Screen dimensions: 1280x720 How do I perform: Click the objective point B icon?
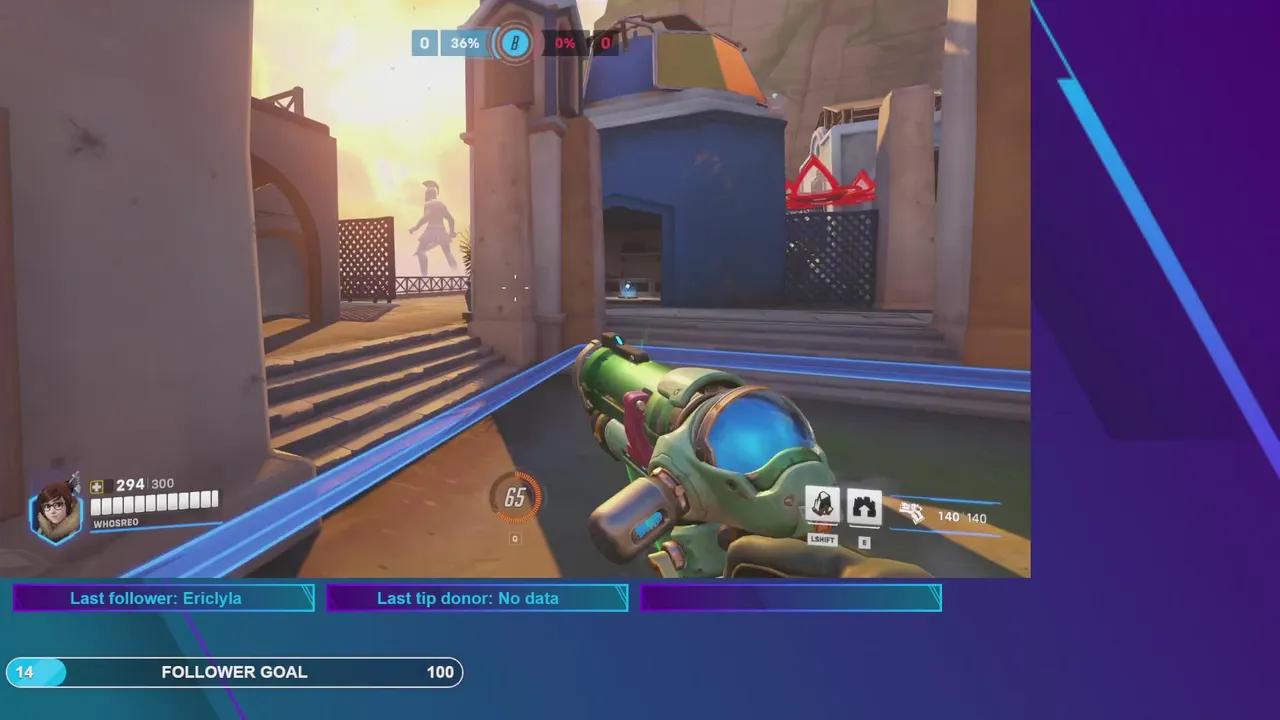[x=515, y=43]
